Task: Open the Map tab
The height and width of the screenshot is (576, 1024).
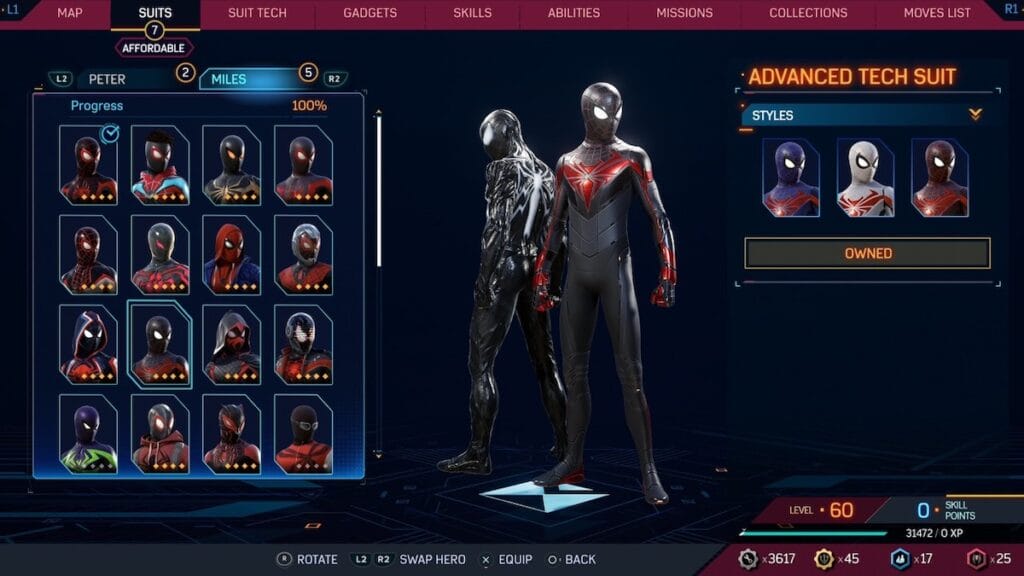Action: [x=69, y=13]
